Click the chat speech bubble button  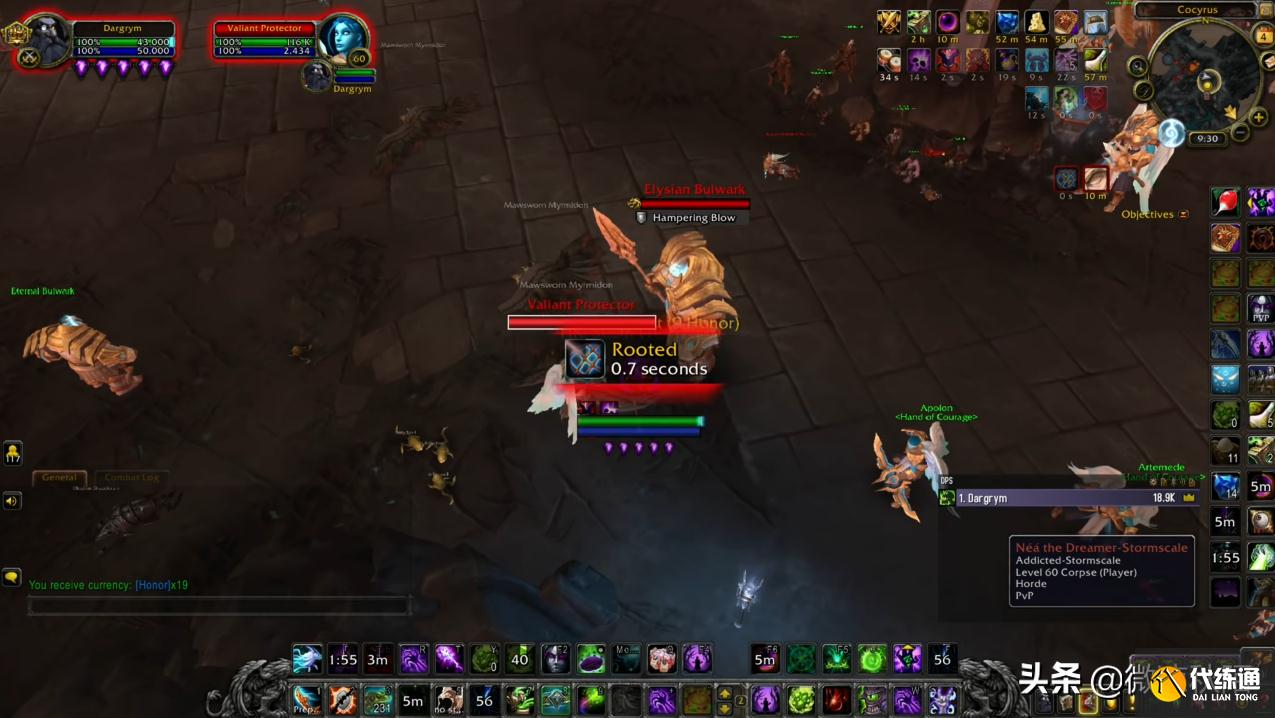coord(12,577)
